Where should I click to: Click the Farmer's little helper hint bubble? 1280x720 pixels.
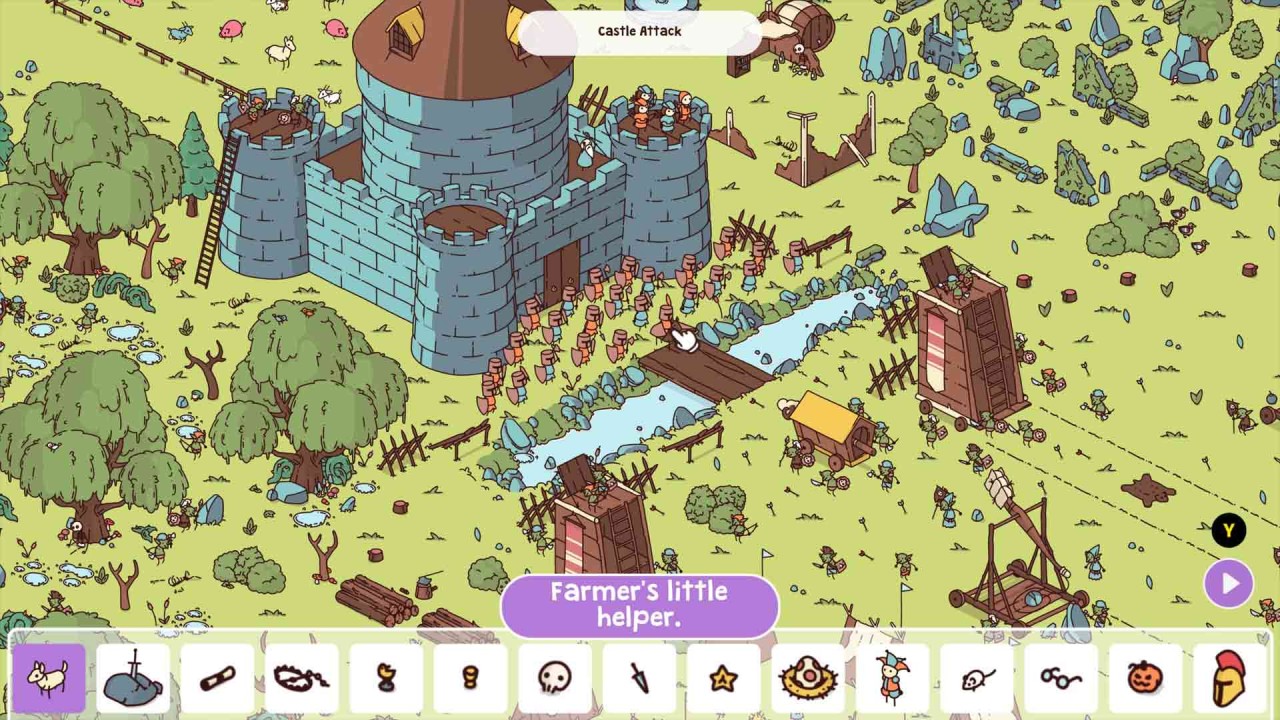pos(639,604)
